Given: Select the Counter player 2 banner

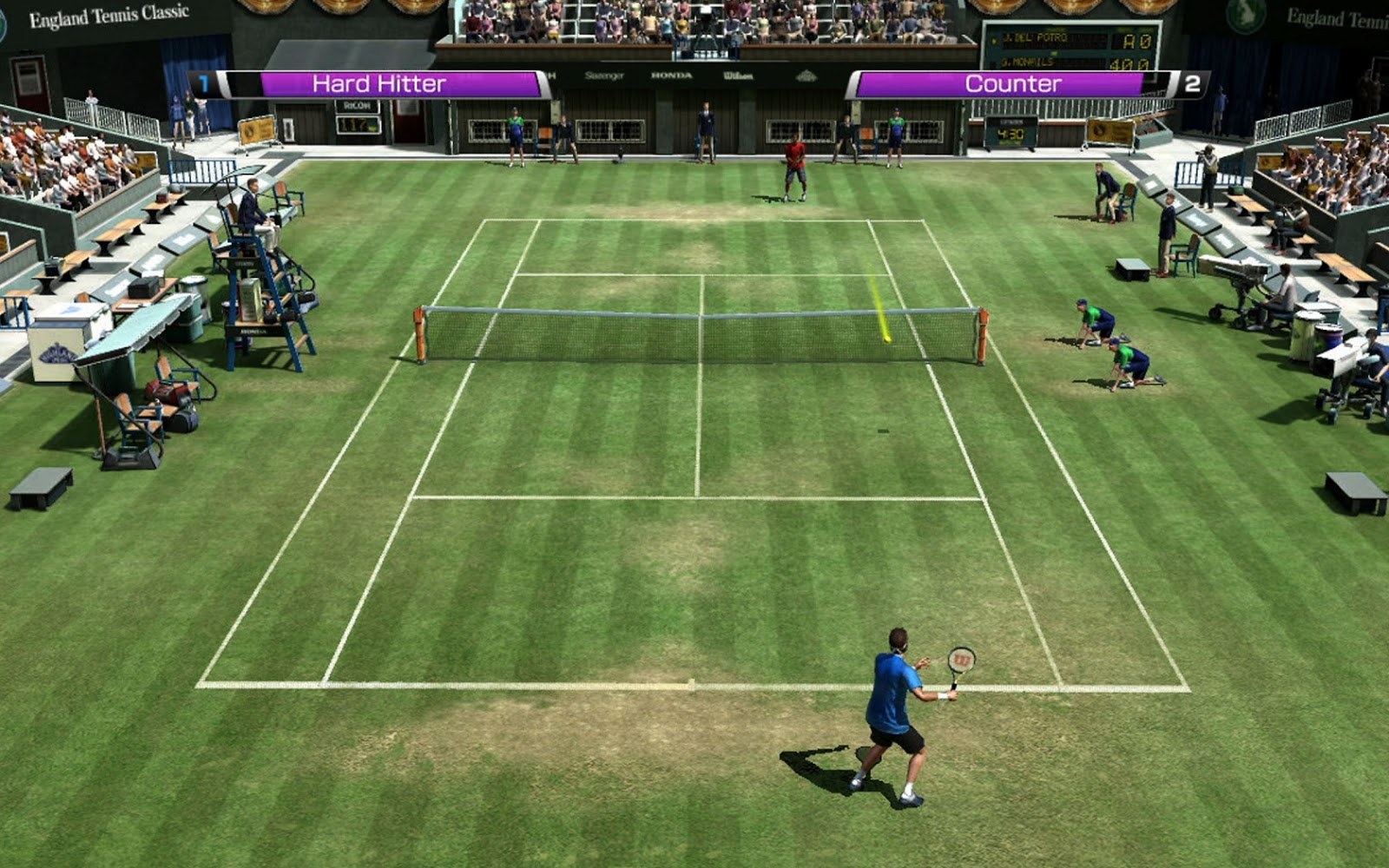Looking at the screenshot, I should point(1012,84).
